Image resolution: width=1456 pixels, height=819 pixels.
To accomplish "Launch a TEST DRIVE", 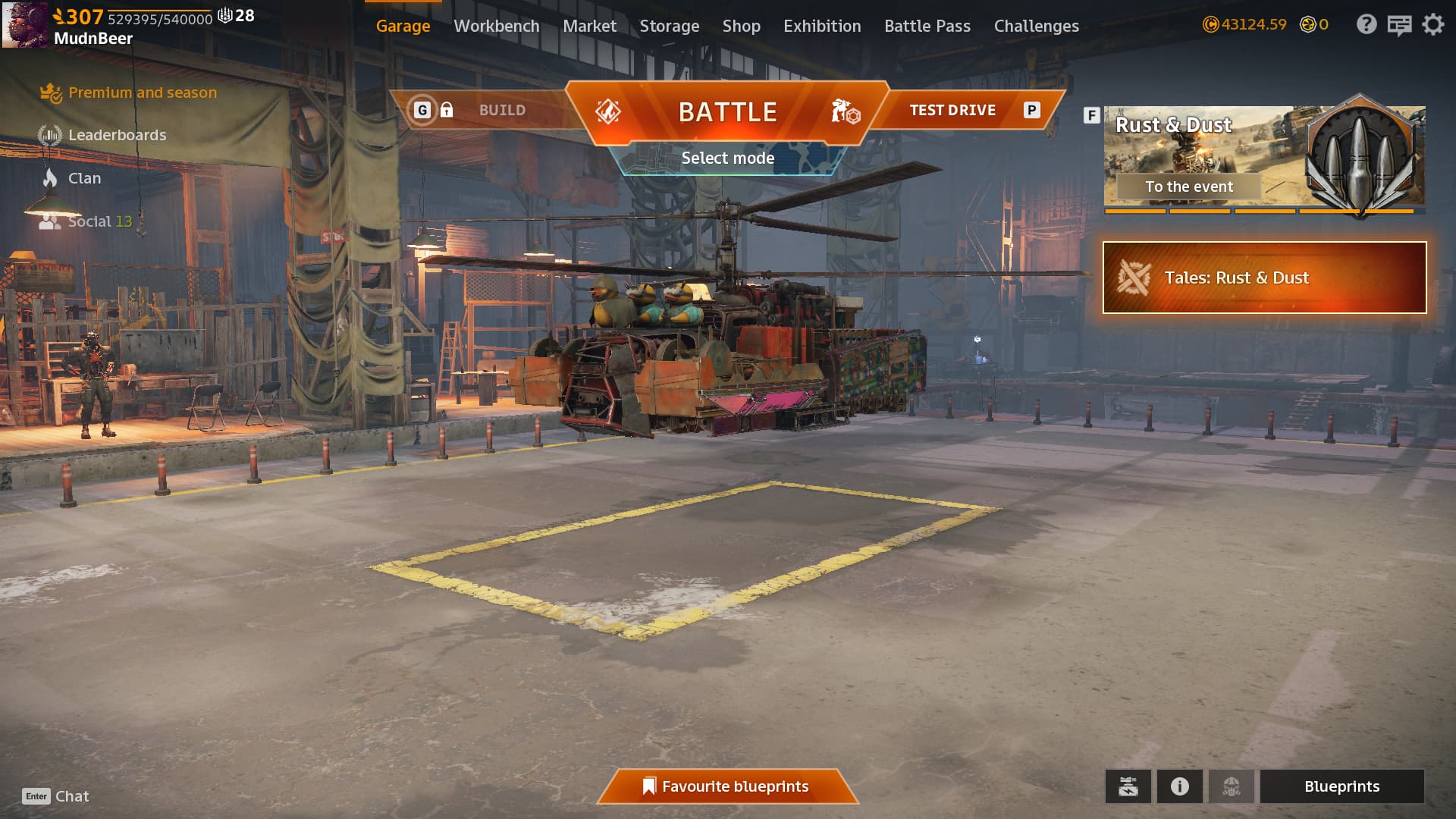I will (x=952, y=111).
